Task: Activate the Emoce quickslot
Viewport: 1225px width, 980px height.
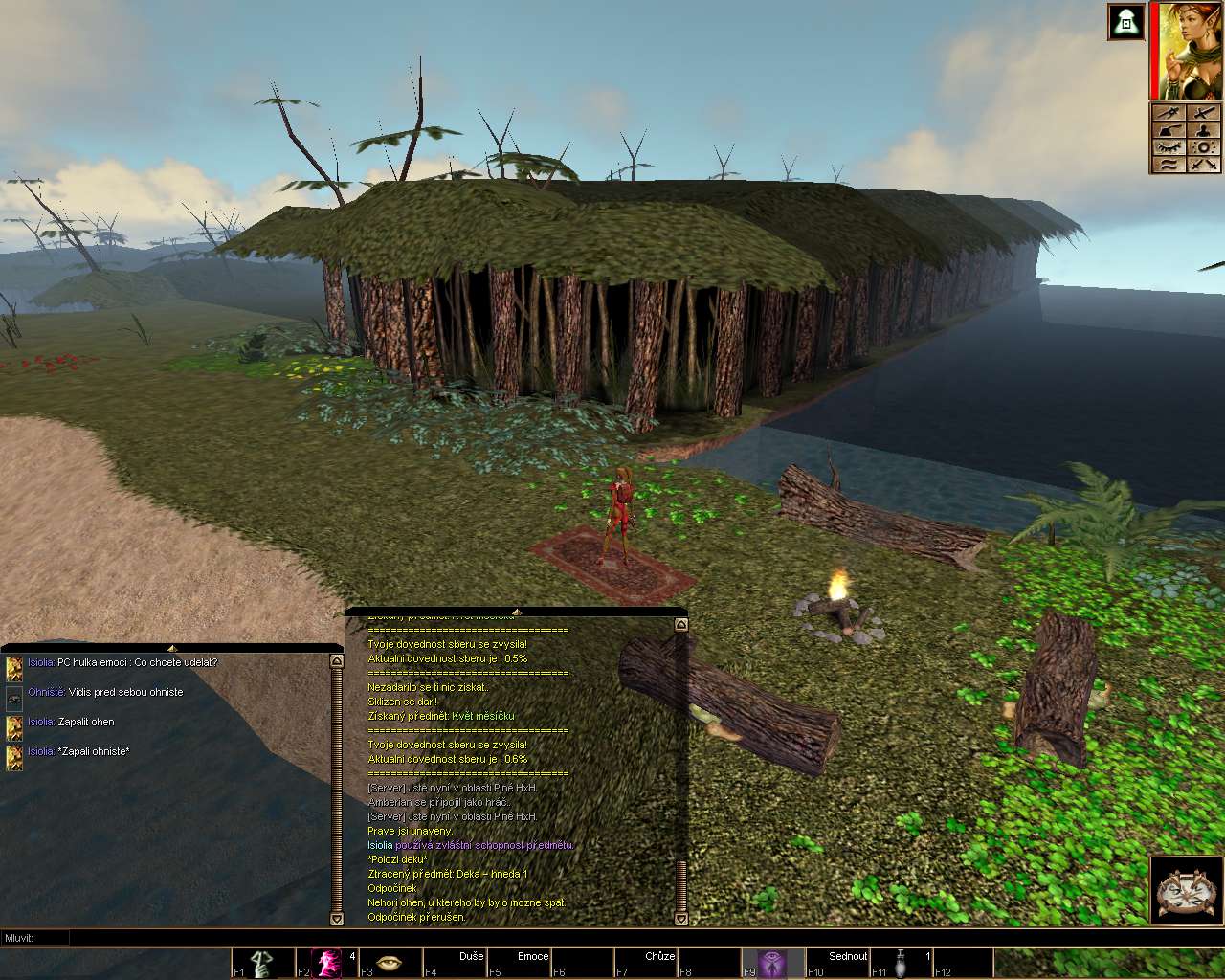Action: point(520,963)
